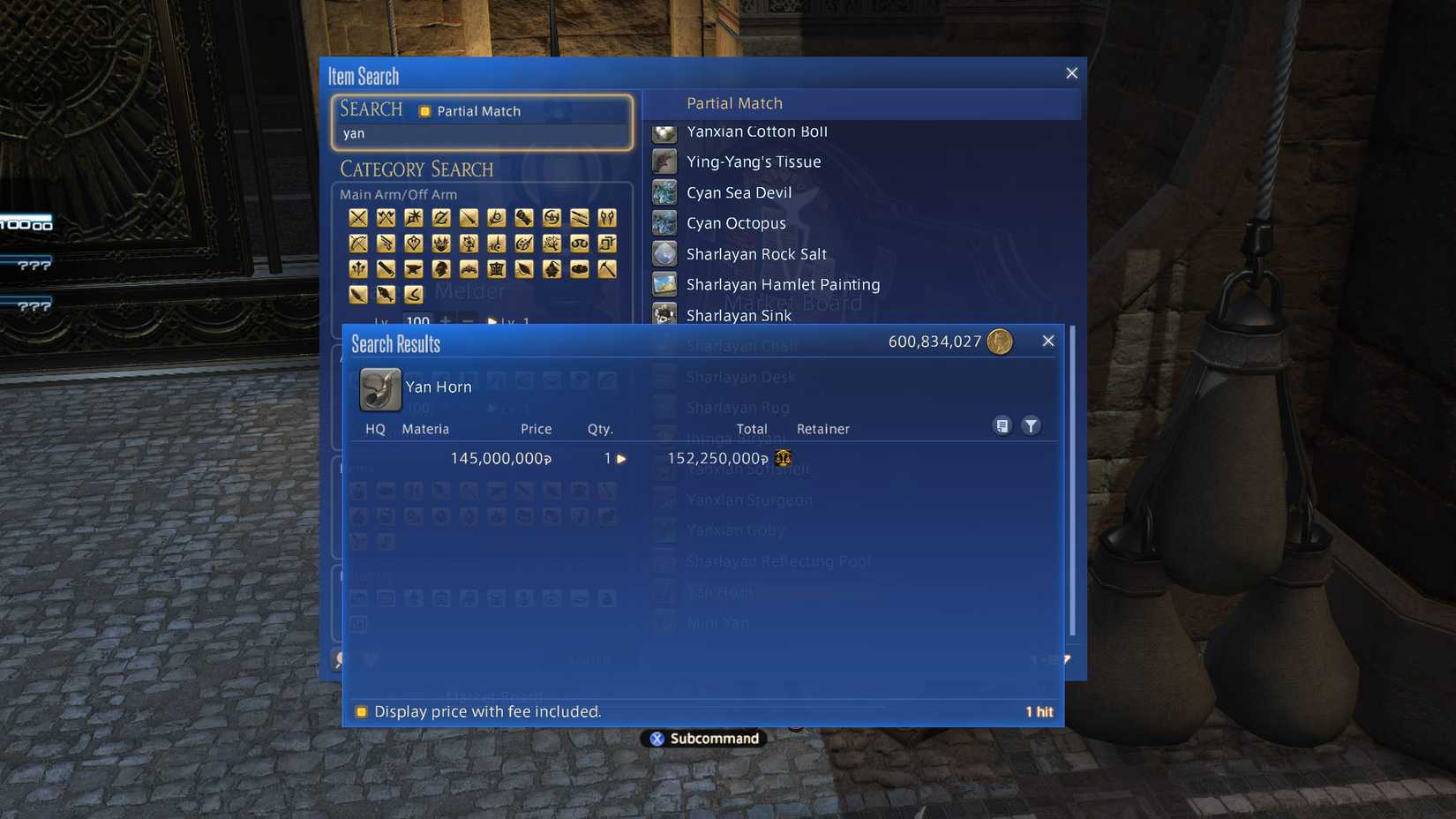Click inside the search text field showing yan
This screenshot has width=1456, height=819.
pos(481,133)
